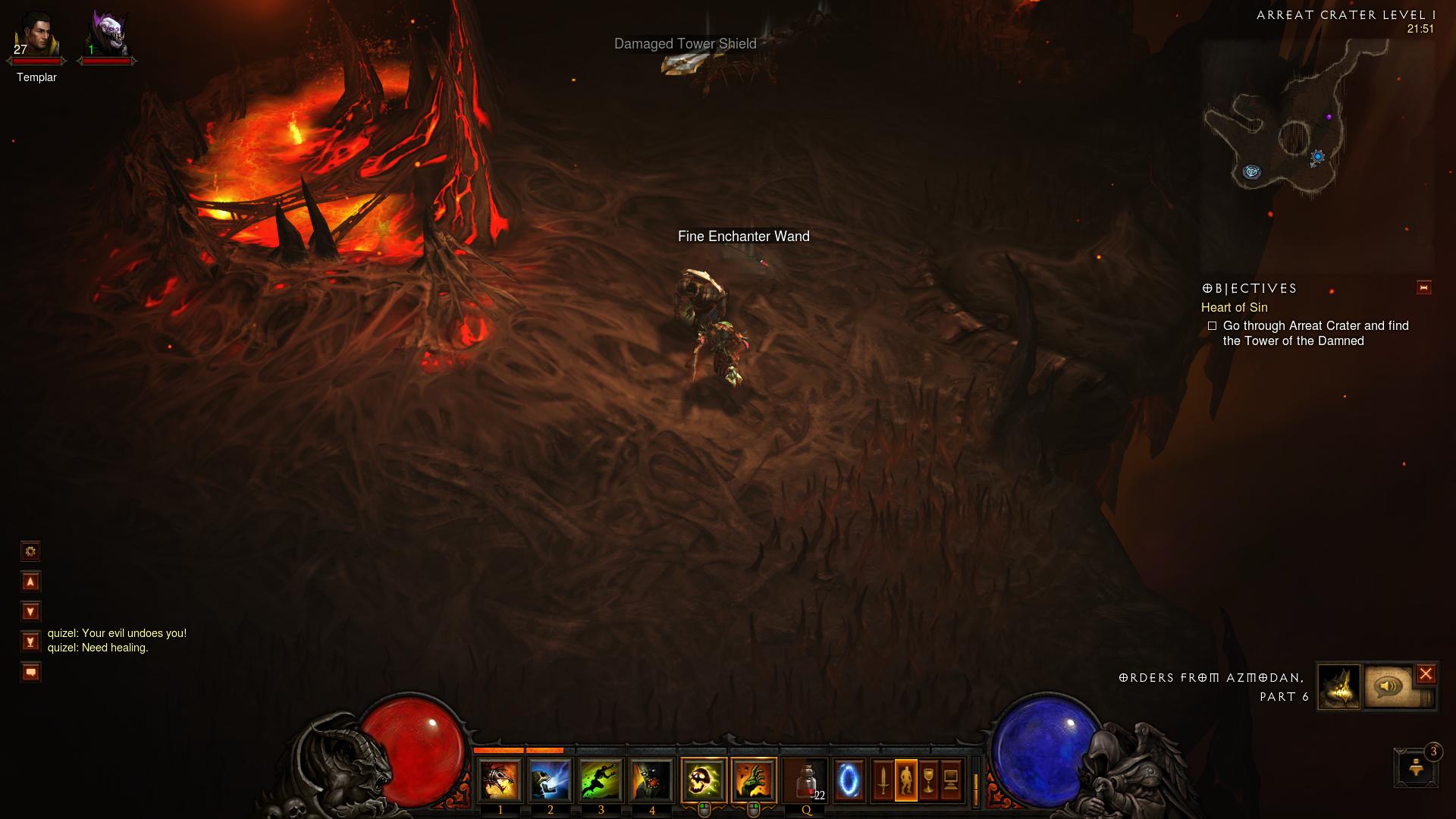Cast the blue screaming skull skill

click(x=551, y=780)
